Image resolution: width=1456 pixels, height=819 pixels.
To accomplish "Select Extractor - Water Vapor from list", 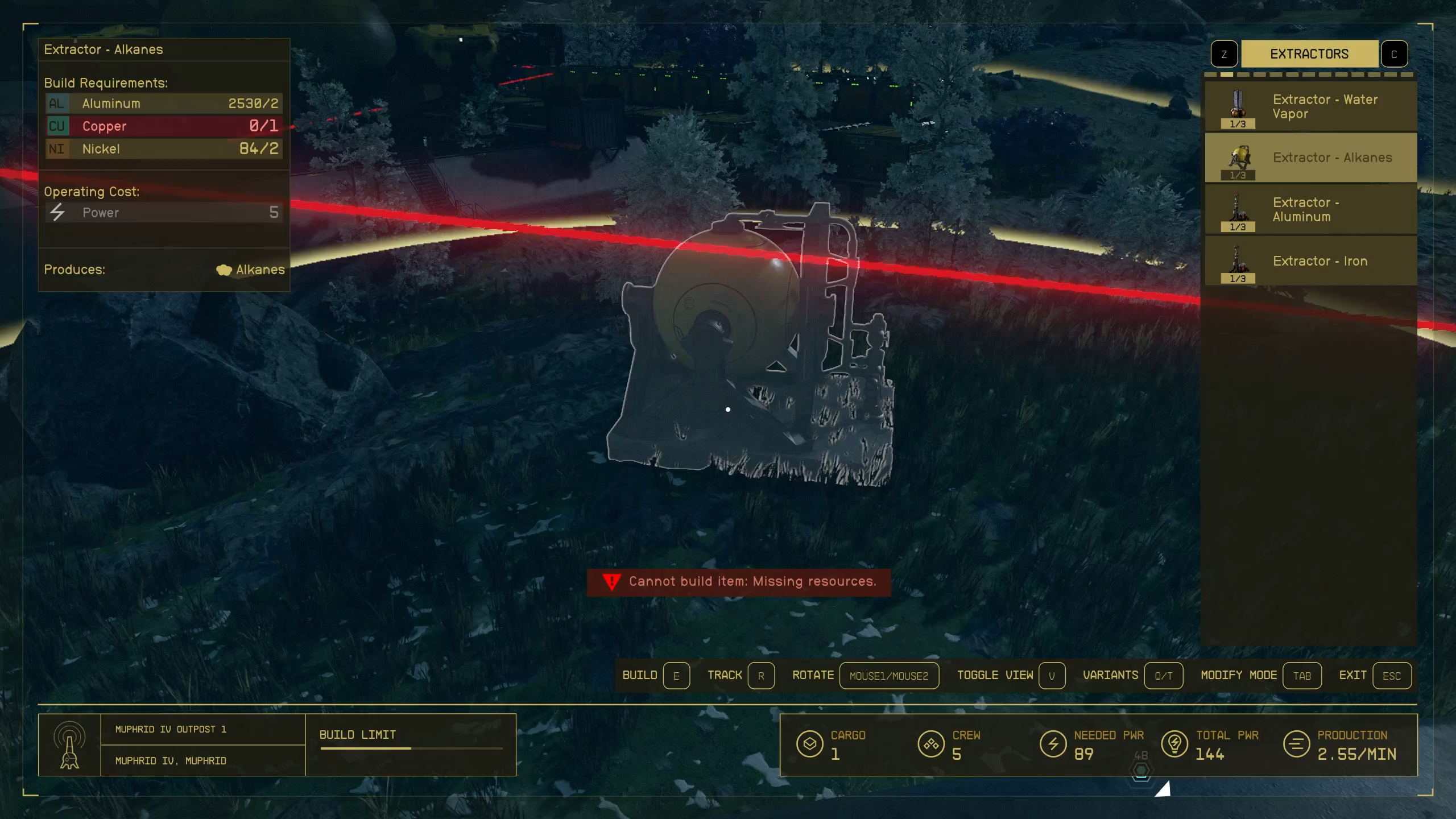I will click(x=1310, y=107).
